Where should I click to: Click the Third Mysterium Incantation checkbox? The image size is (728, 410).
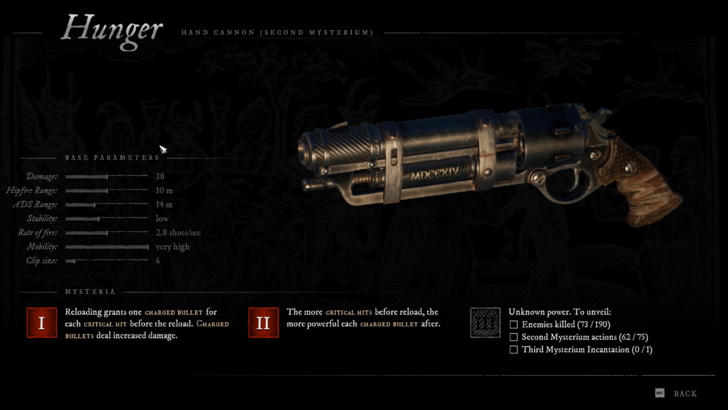tap(514, 350)
